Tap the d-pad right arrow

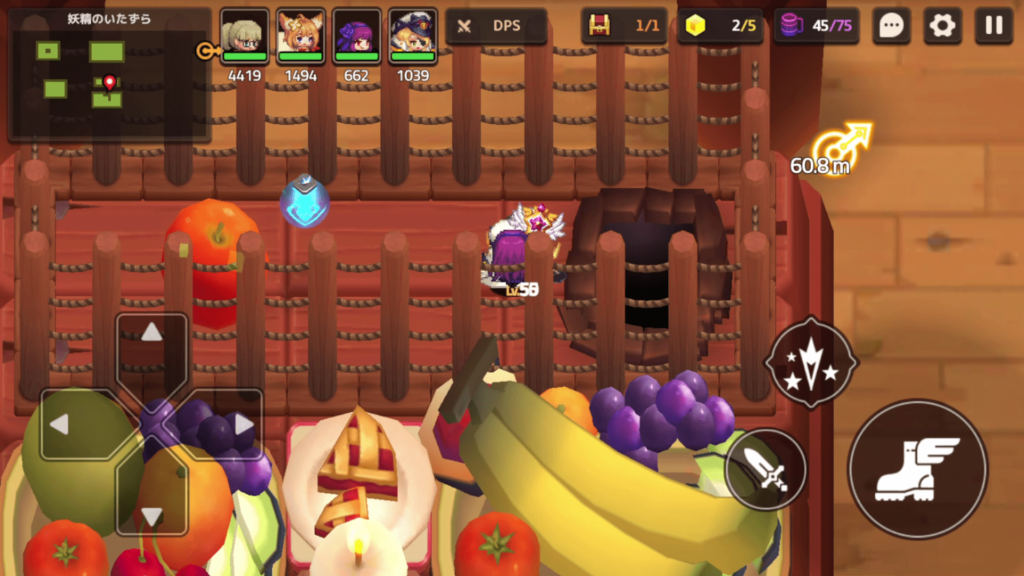(x=242, y=424)
